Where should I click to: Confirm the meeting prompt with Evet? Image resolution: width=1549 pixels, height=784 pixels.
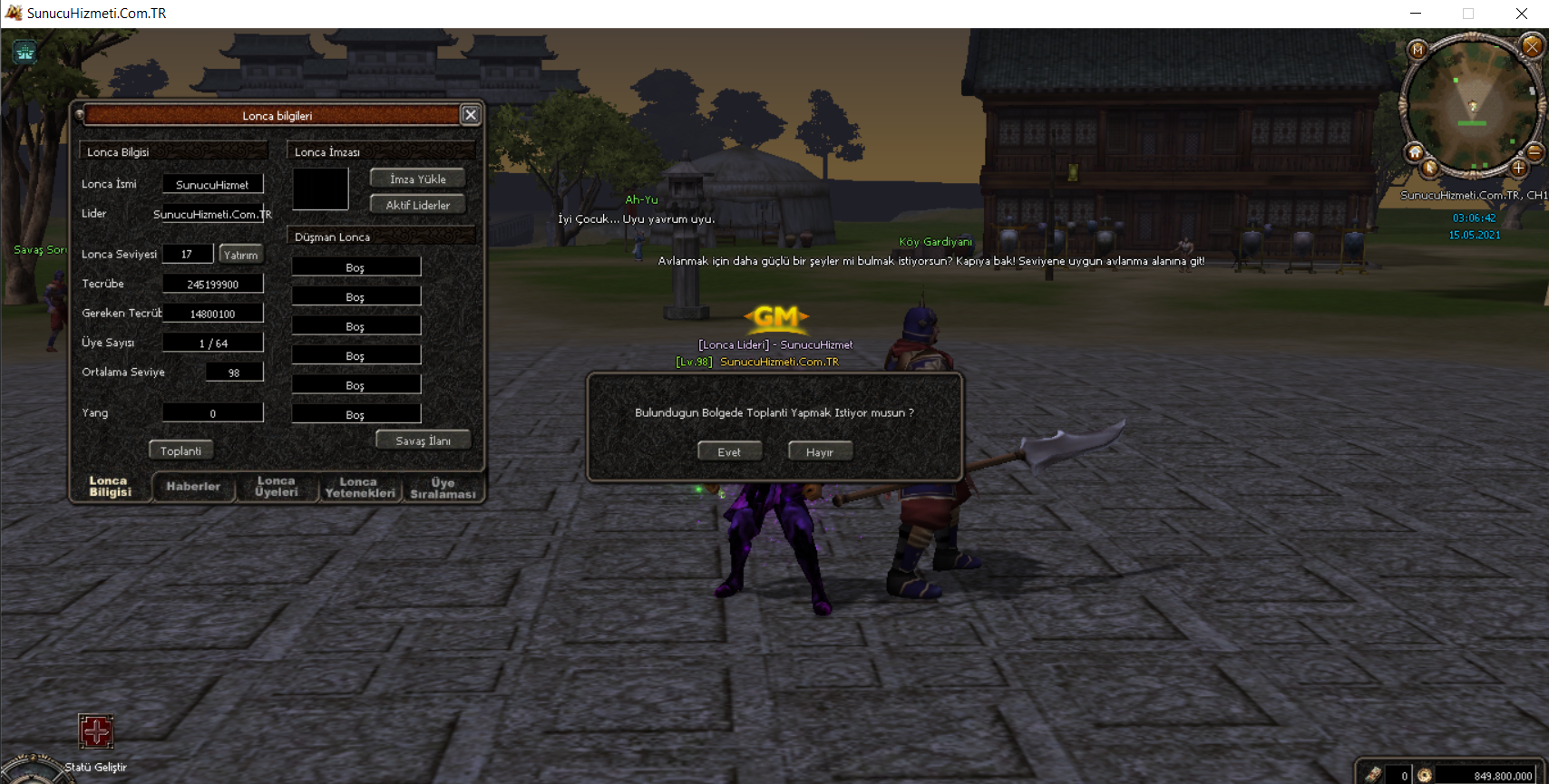729,451
